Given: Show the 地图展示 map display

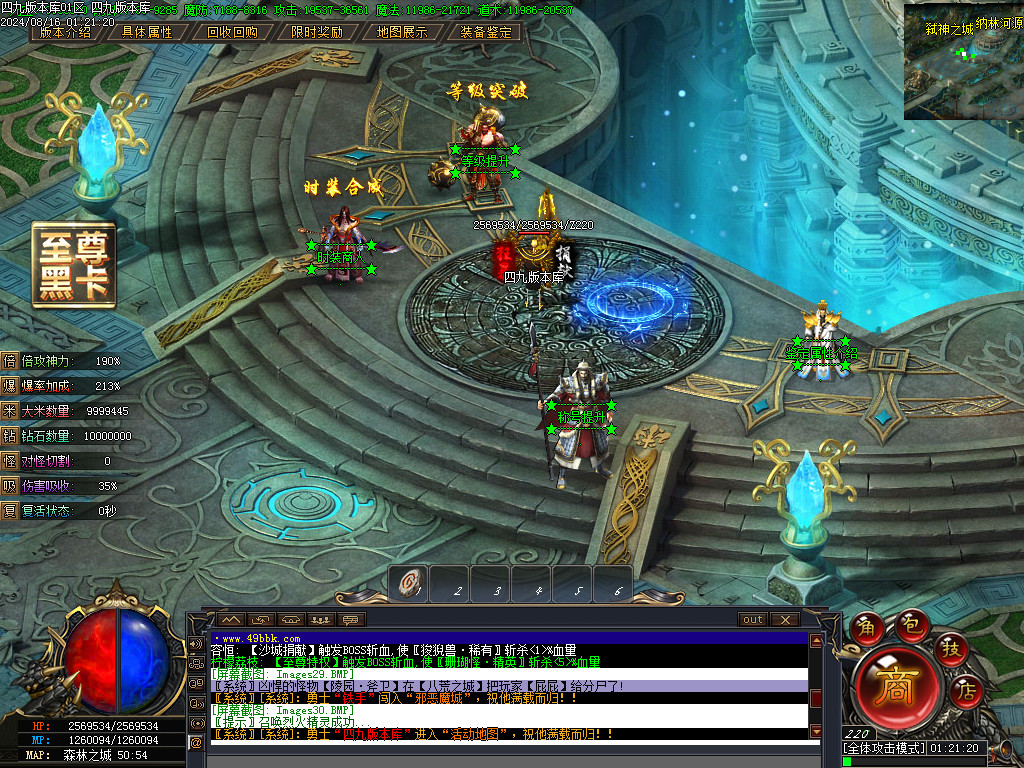Looking at the screenshot, I should 402,32.
